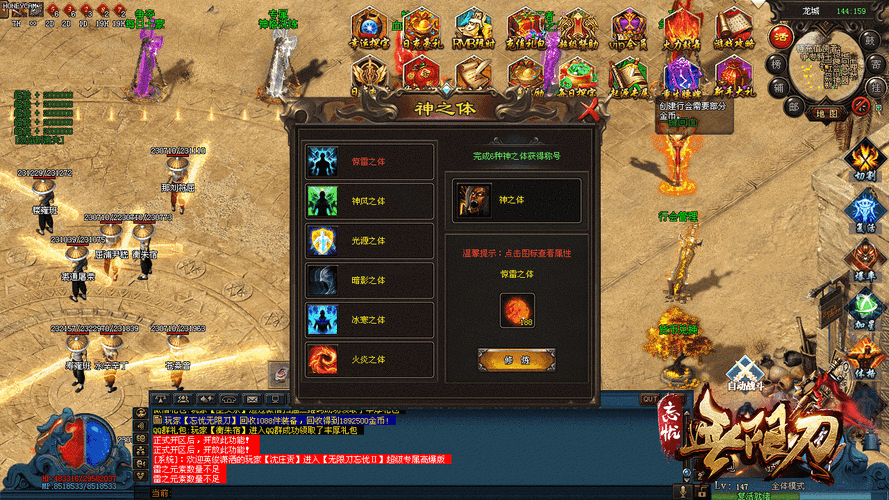The height and width of the screenshot is (500, 889).
Task: Click the 地图 map button
Action: 828,114
